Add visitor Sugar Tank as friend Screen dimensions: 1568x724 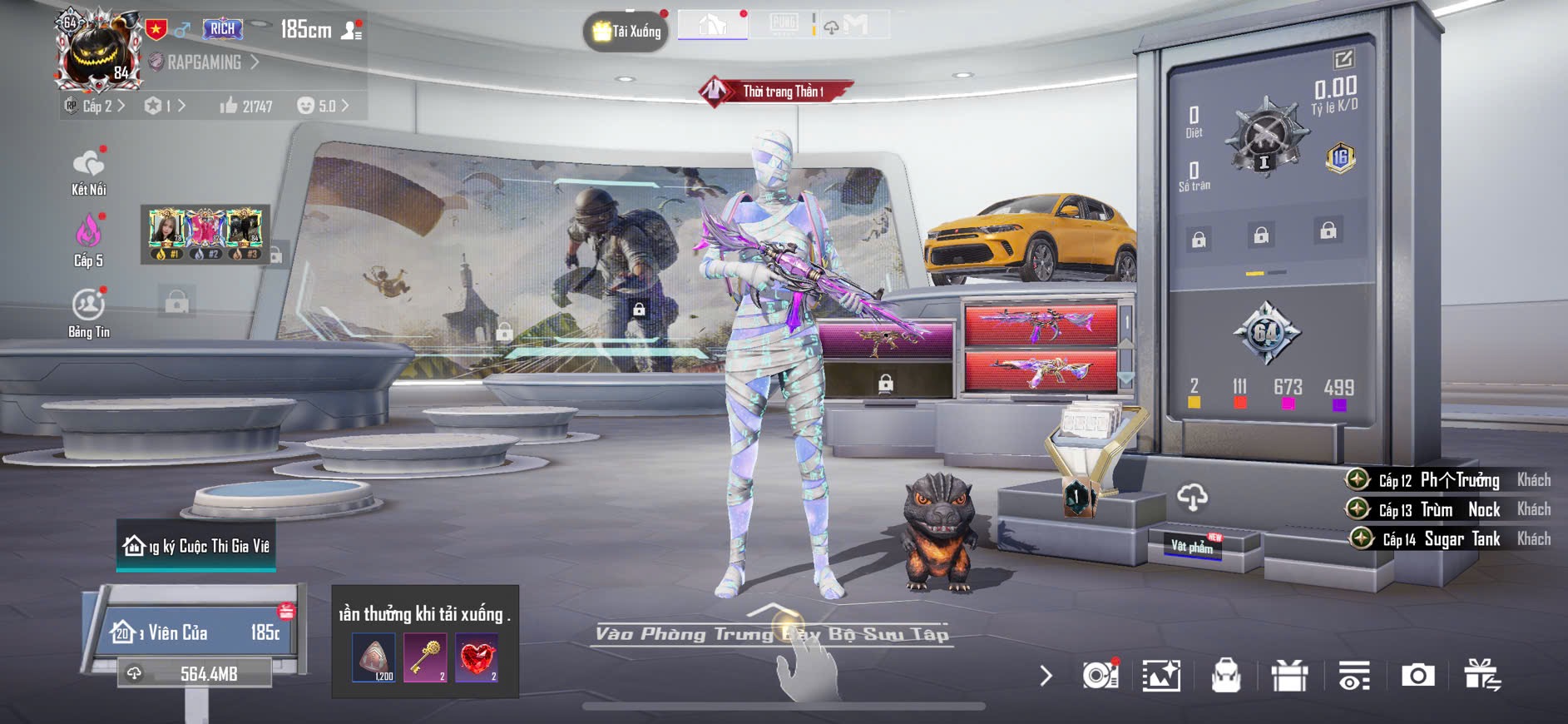(x=1362, y=538)
